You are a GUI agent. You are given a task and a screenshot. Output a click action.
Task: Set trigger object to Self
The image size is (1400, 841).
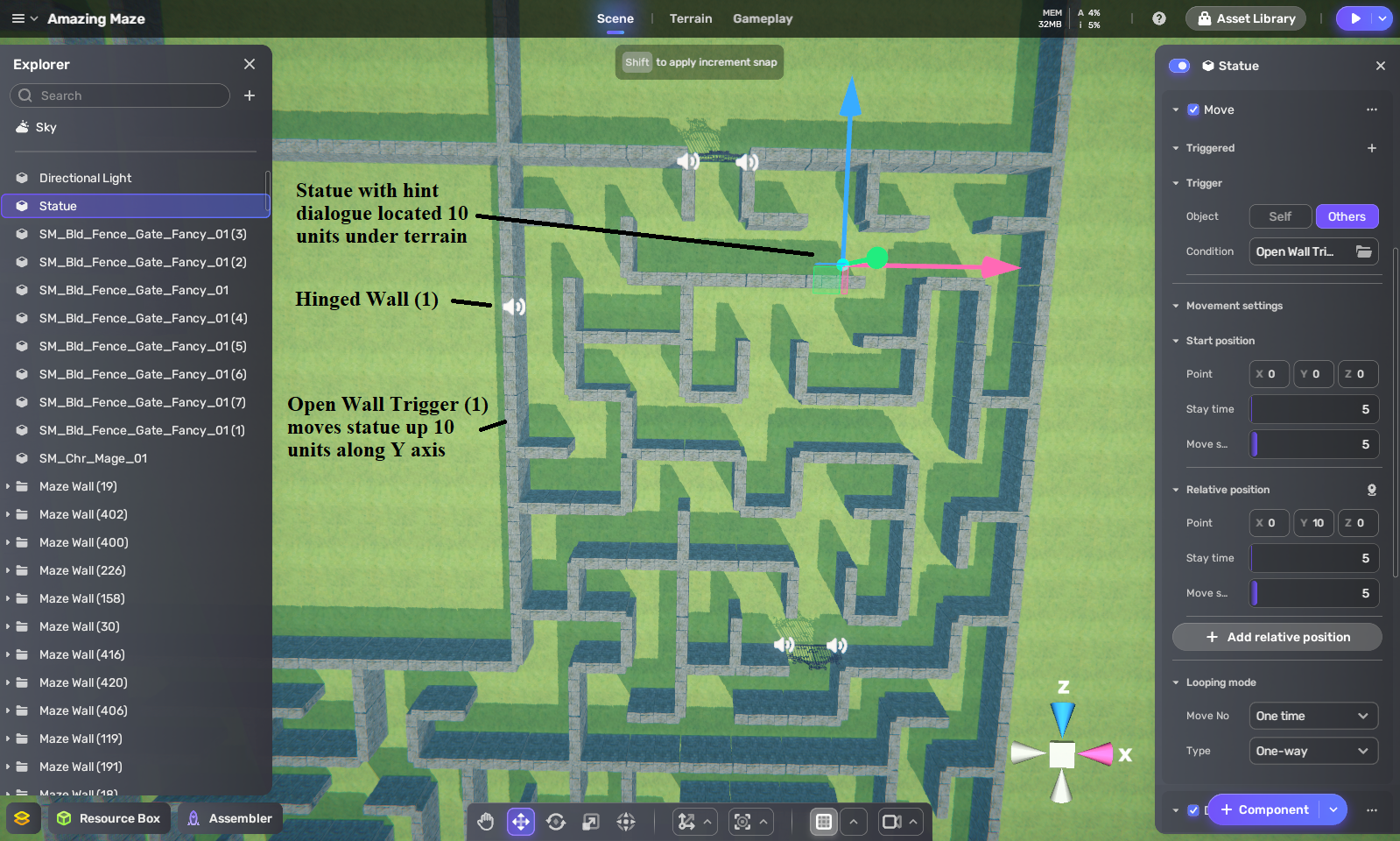1279,216
